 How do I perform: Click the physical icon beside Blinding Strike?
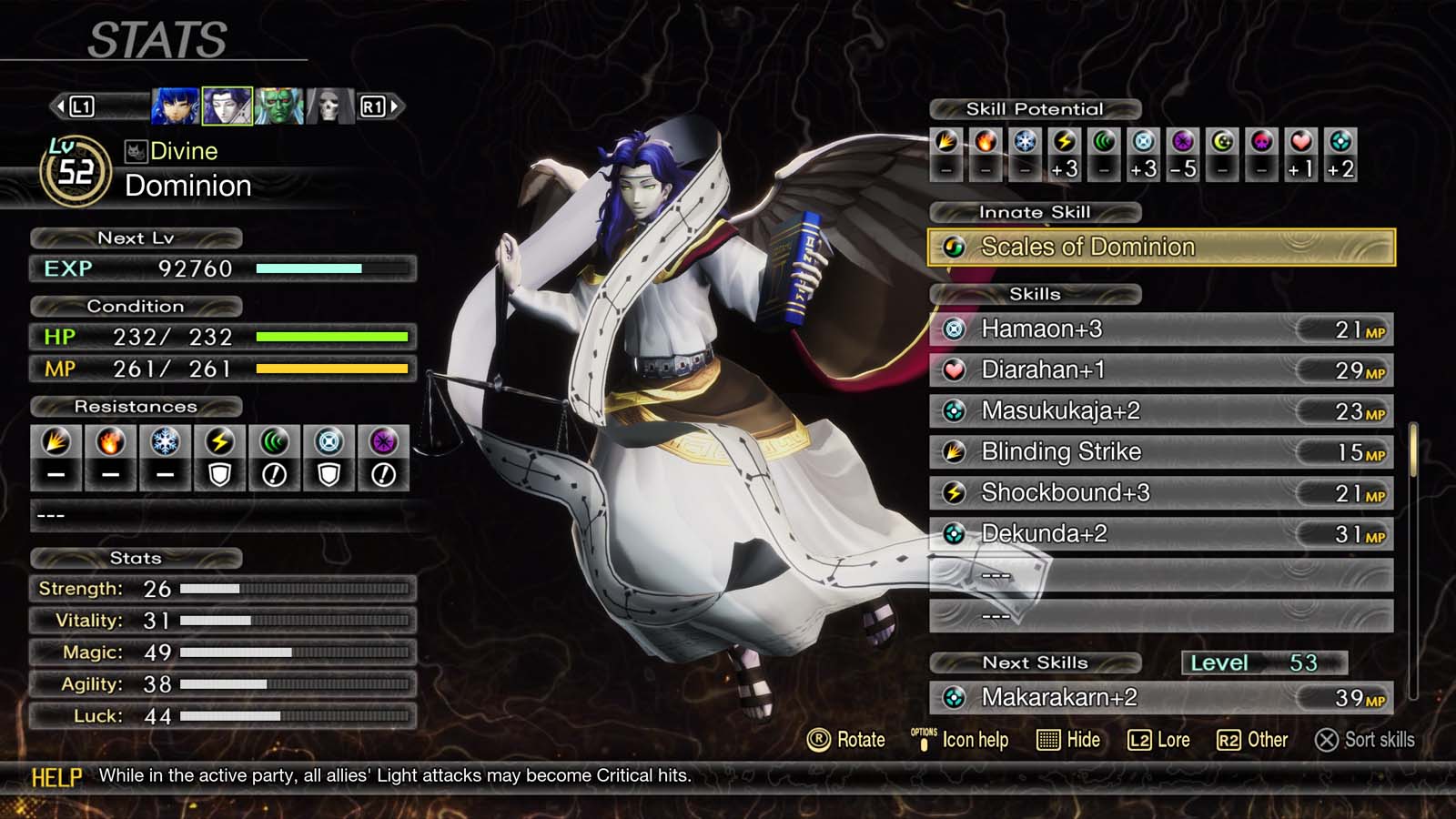[953, 451]
